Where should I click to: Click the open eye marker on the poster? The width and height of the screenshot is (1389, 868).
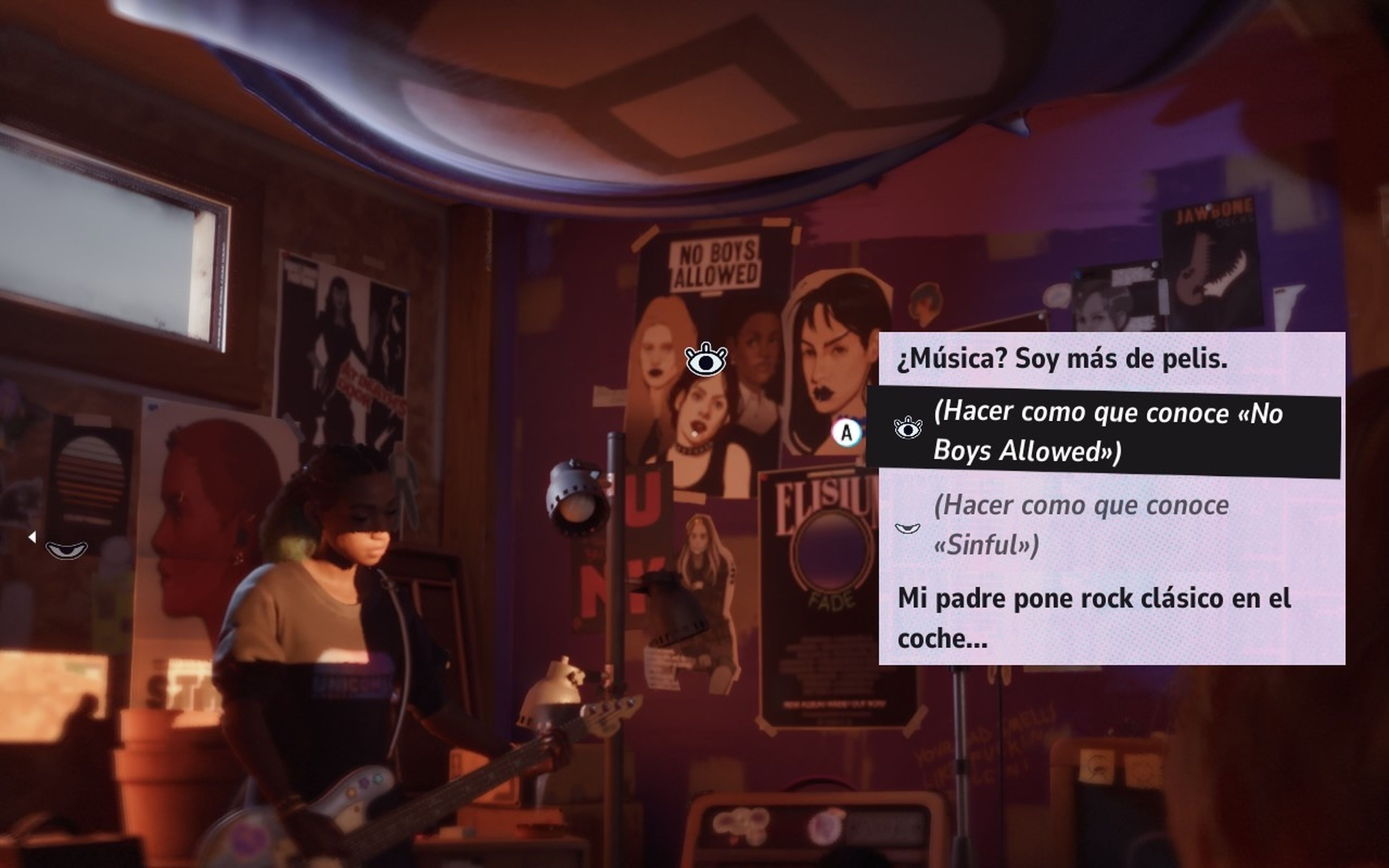(706, 360)
